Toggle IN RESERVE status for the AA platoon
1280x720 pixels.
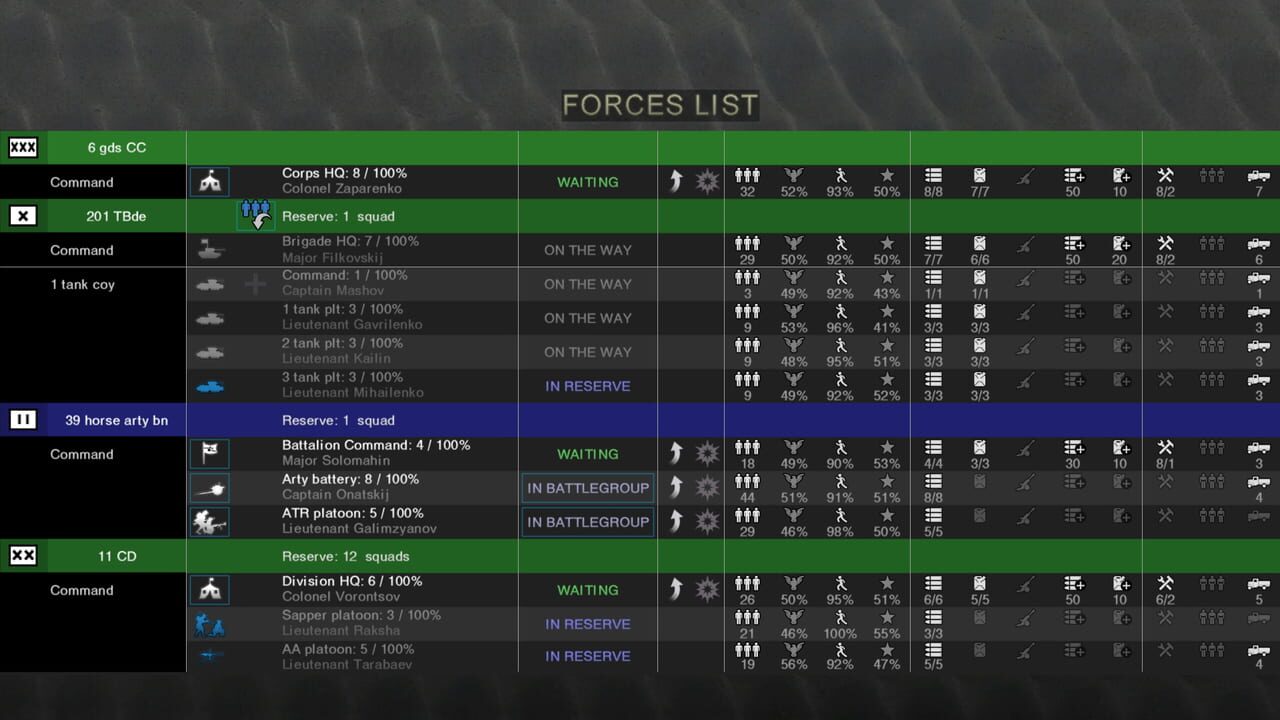pyautogui.click(x=587, y=656)
